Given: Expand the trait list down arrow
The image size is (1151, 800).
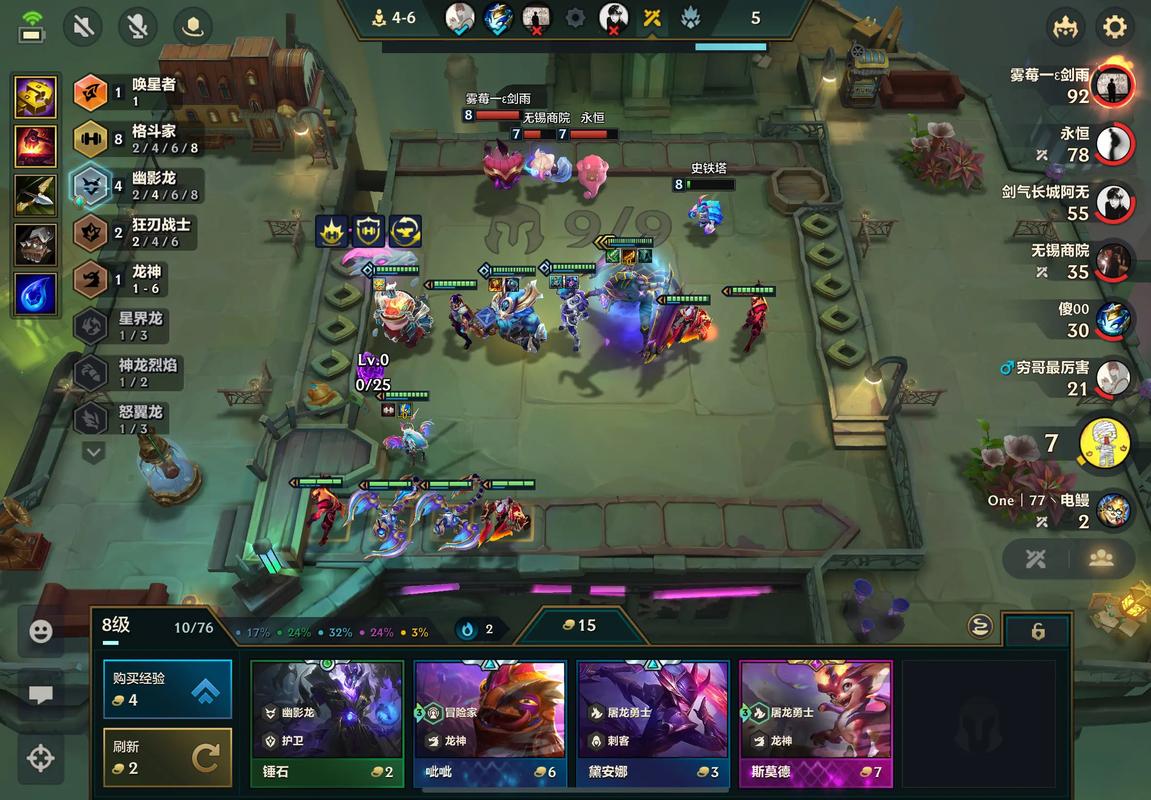Looking at the screenshot, I should coord(93,453).
